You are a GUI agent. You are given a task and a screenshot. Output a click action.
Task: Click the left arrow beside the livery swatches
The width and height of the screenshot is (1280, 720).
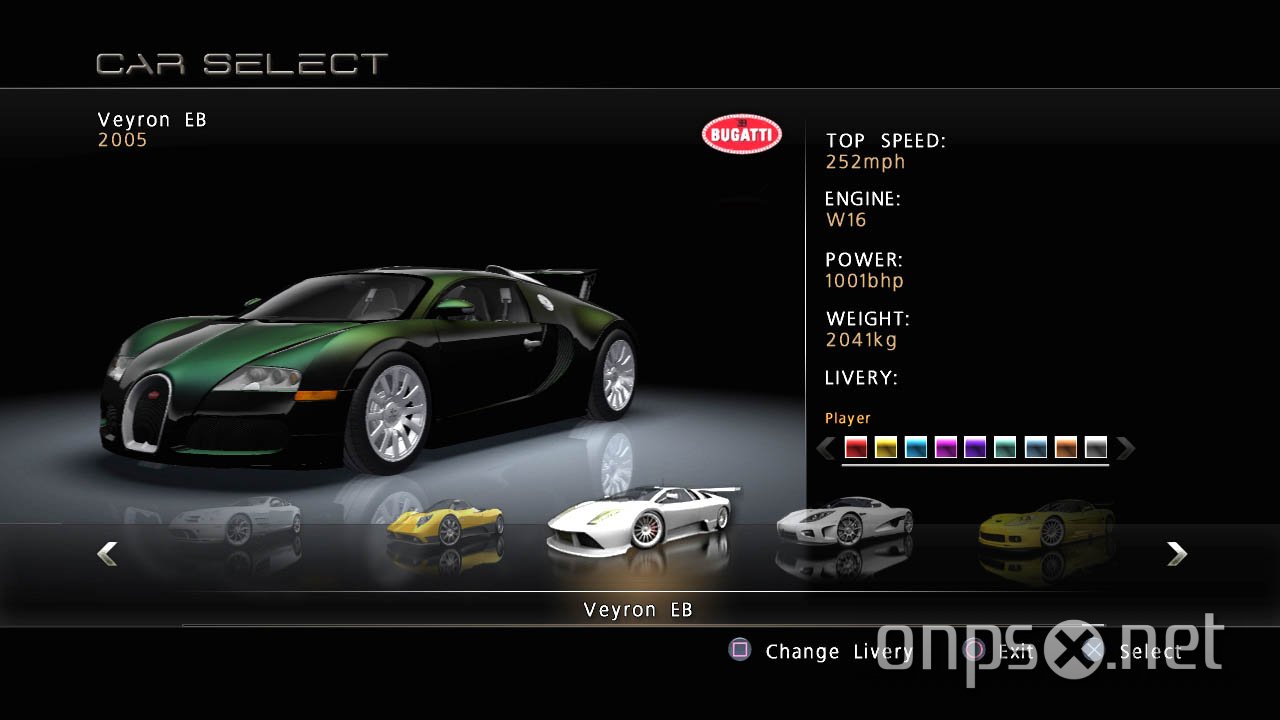(826, 448)
